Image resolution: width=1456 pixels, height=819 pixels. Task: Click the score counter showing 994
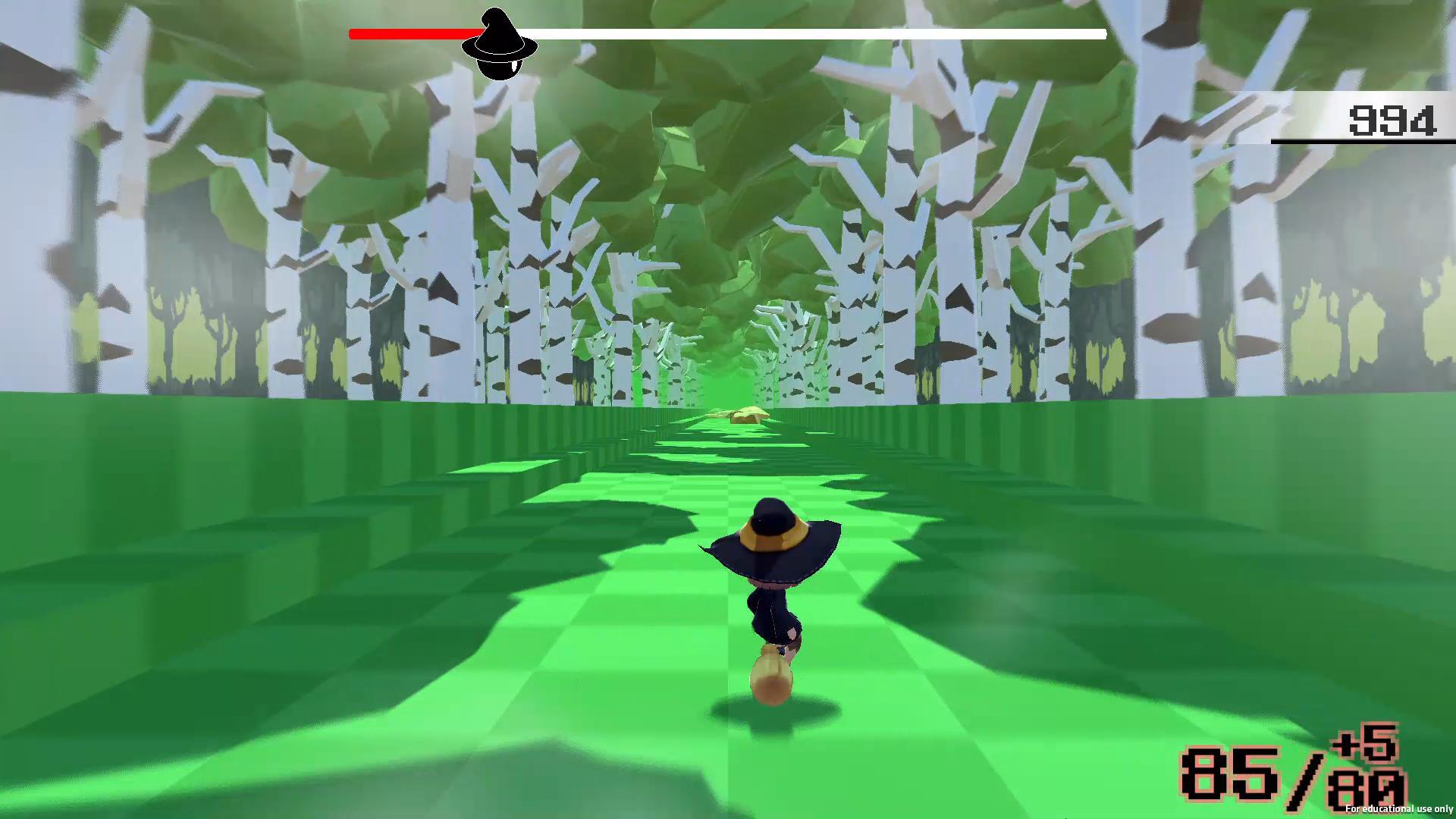[1392, 120]
